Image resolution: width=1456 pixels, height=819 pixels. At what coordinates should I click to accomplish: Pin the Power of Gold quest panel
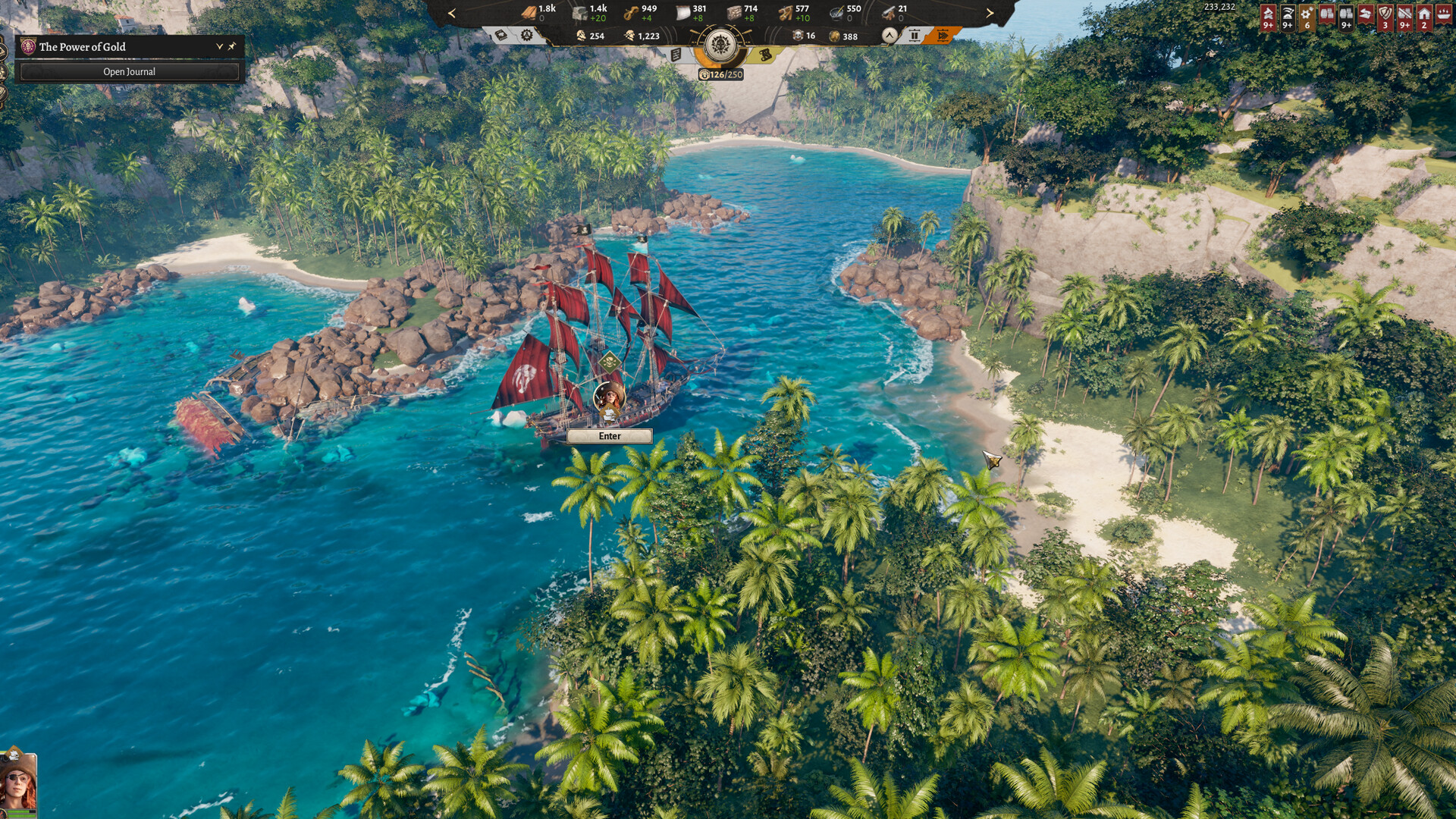[232, 47]
